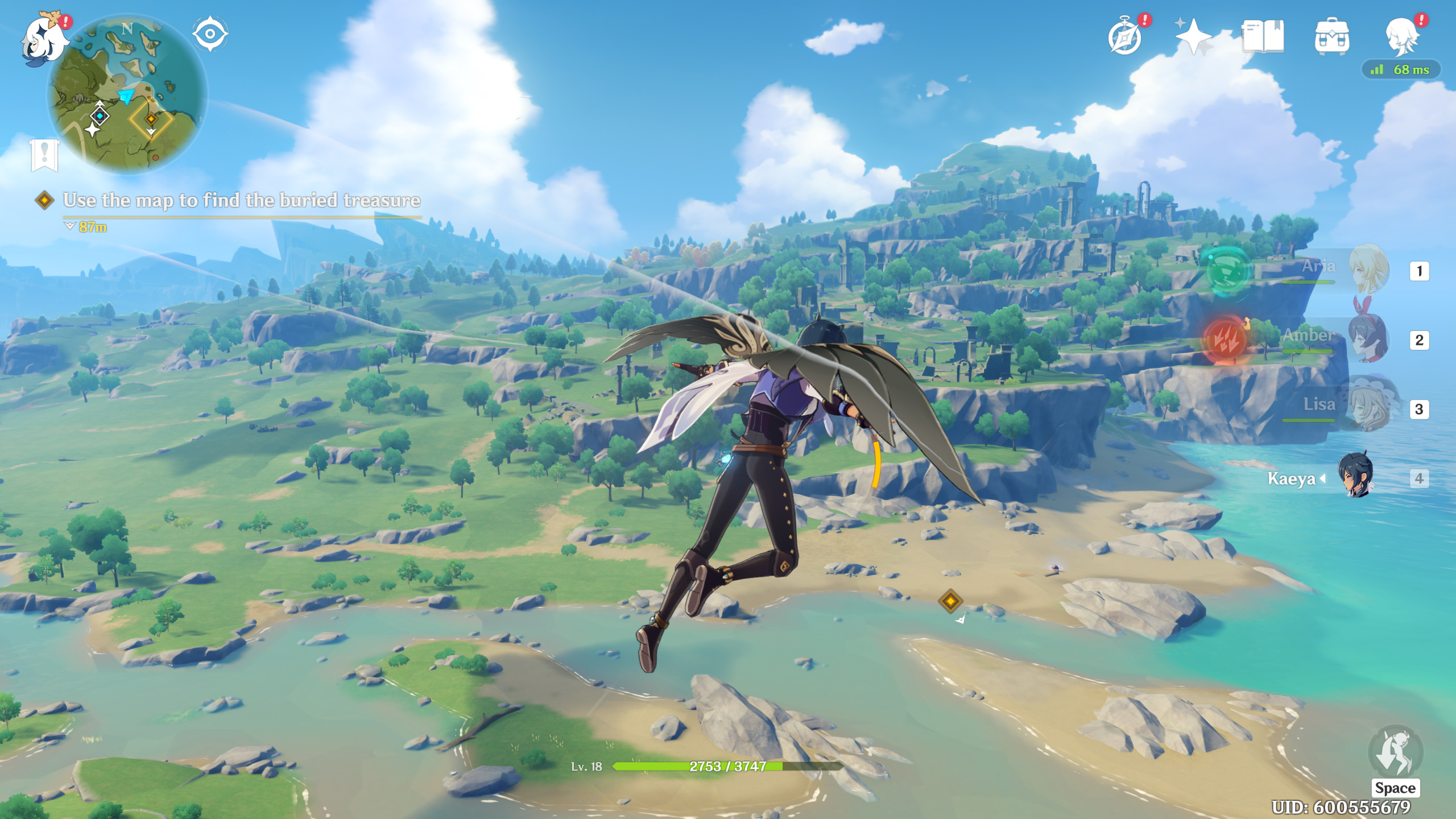Open the quest log bookmark icon

(x=44, y=154)
